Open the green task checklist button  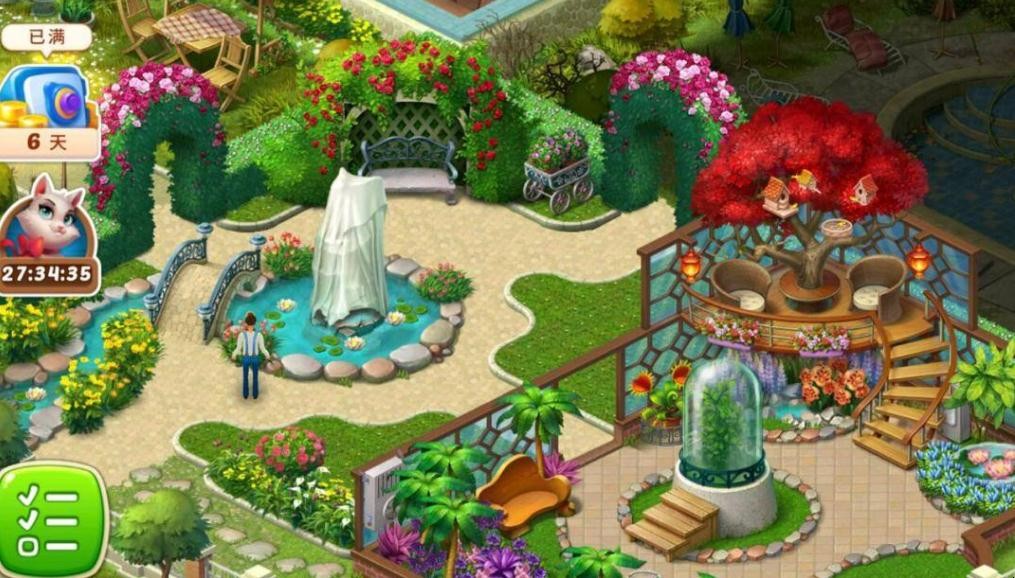(50, 520)
